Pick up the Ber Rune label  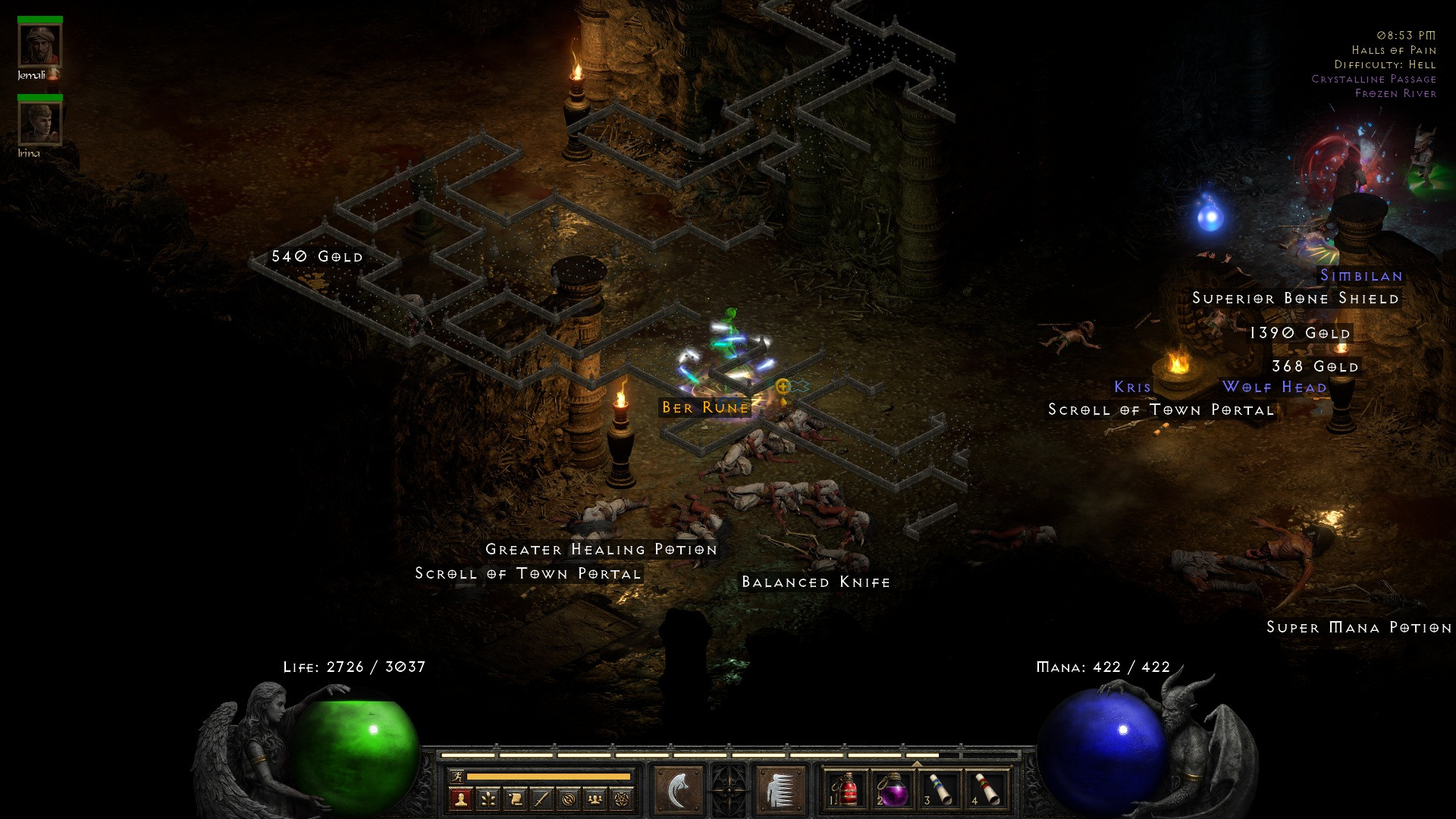(705, 407)
